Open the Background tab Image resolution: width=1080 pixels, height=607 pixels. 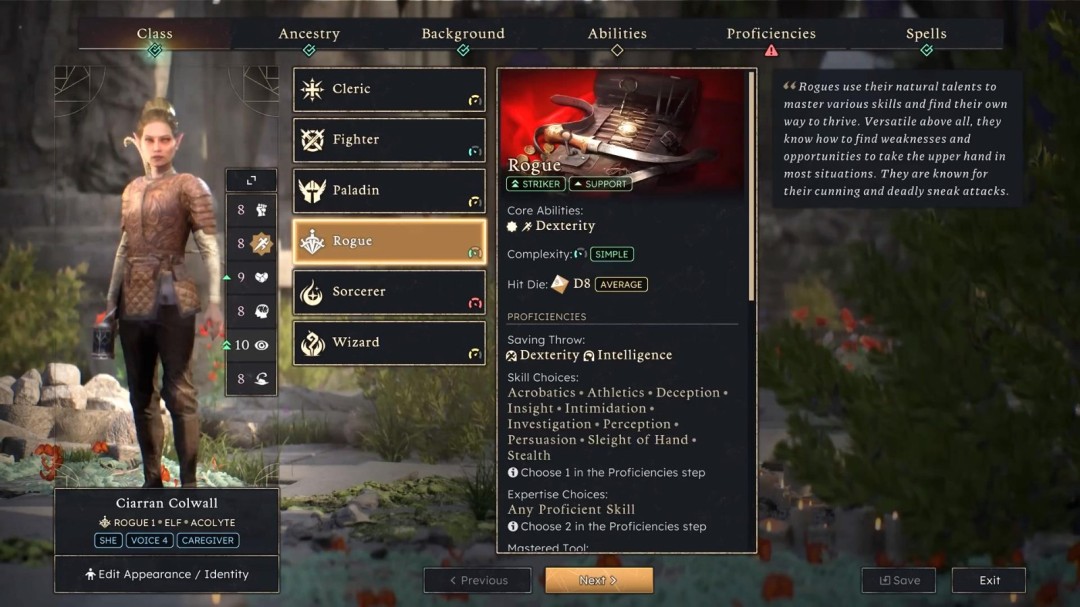463,34
